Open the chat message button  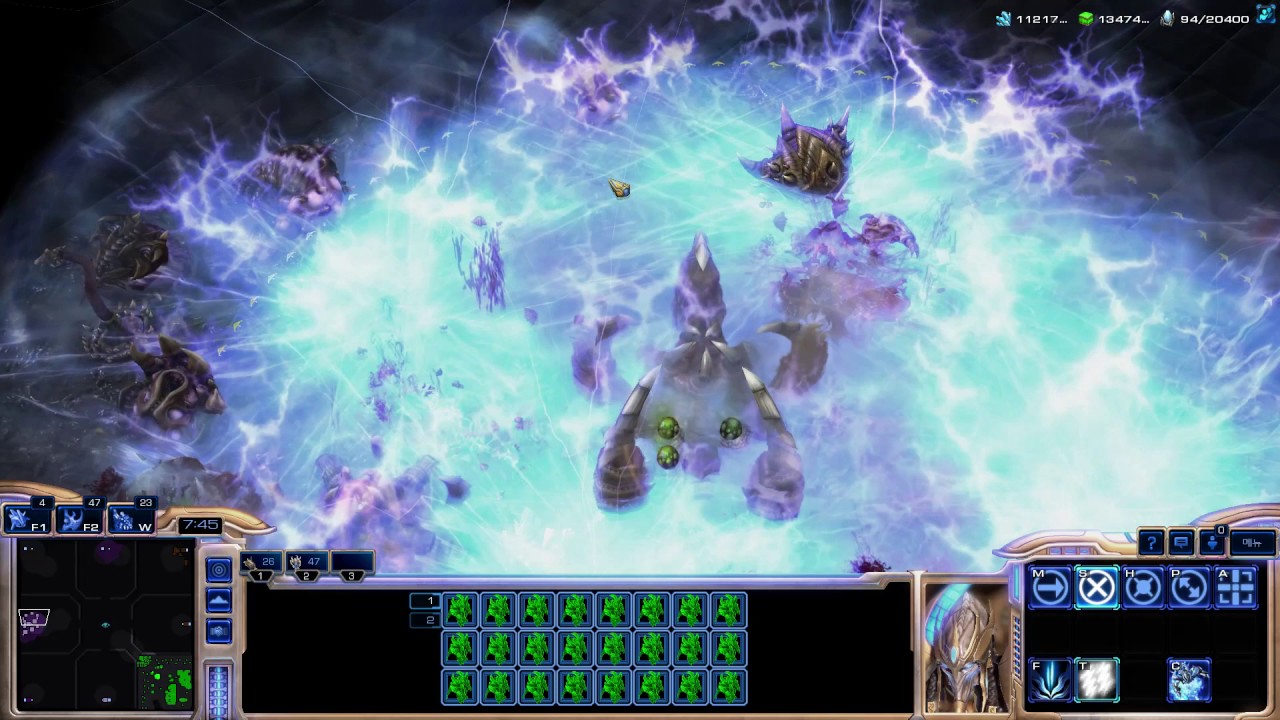point(1181,543)
